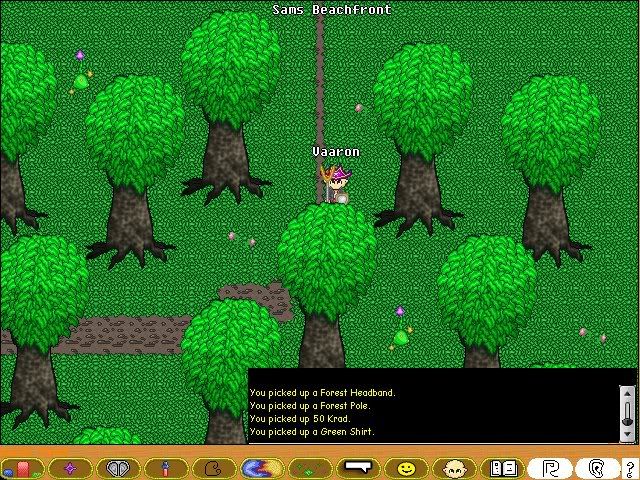Open the bald character face button
The height and width of the screenshot is (480, 640).
(454, 467)
